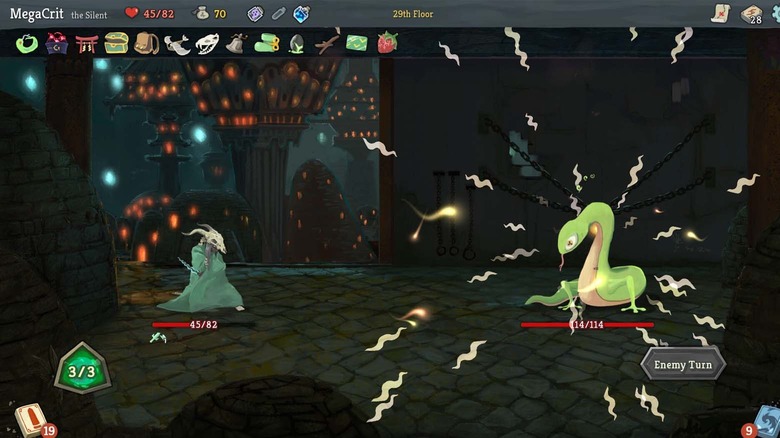This screenshot has width=780, height=438.
Task: Select the purple potion slot
Action: tap(256, 14)
